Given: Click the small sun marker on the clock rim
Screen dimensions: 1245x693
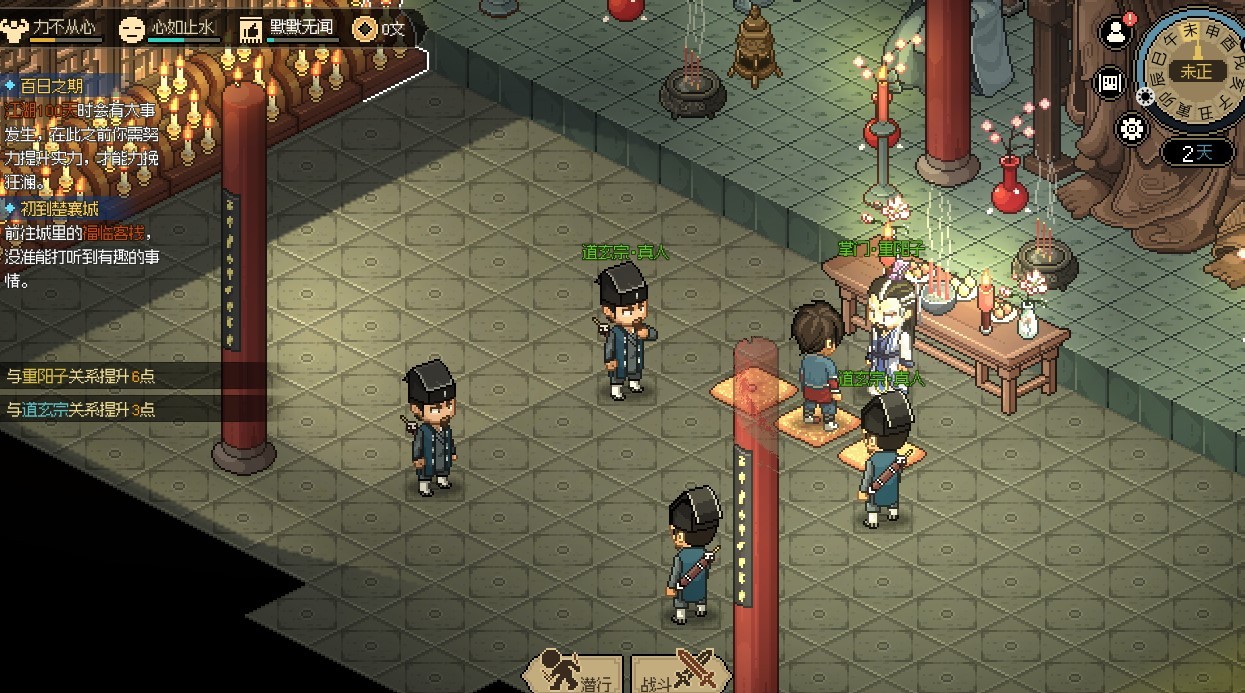Looking at the screenshot, I should click(x=1145, y=96).
